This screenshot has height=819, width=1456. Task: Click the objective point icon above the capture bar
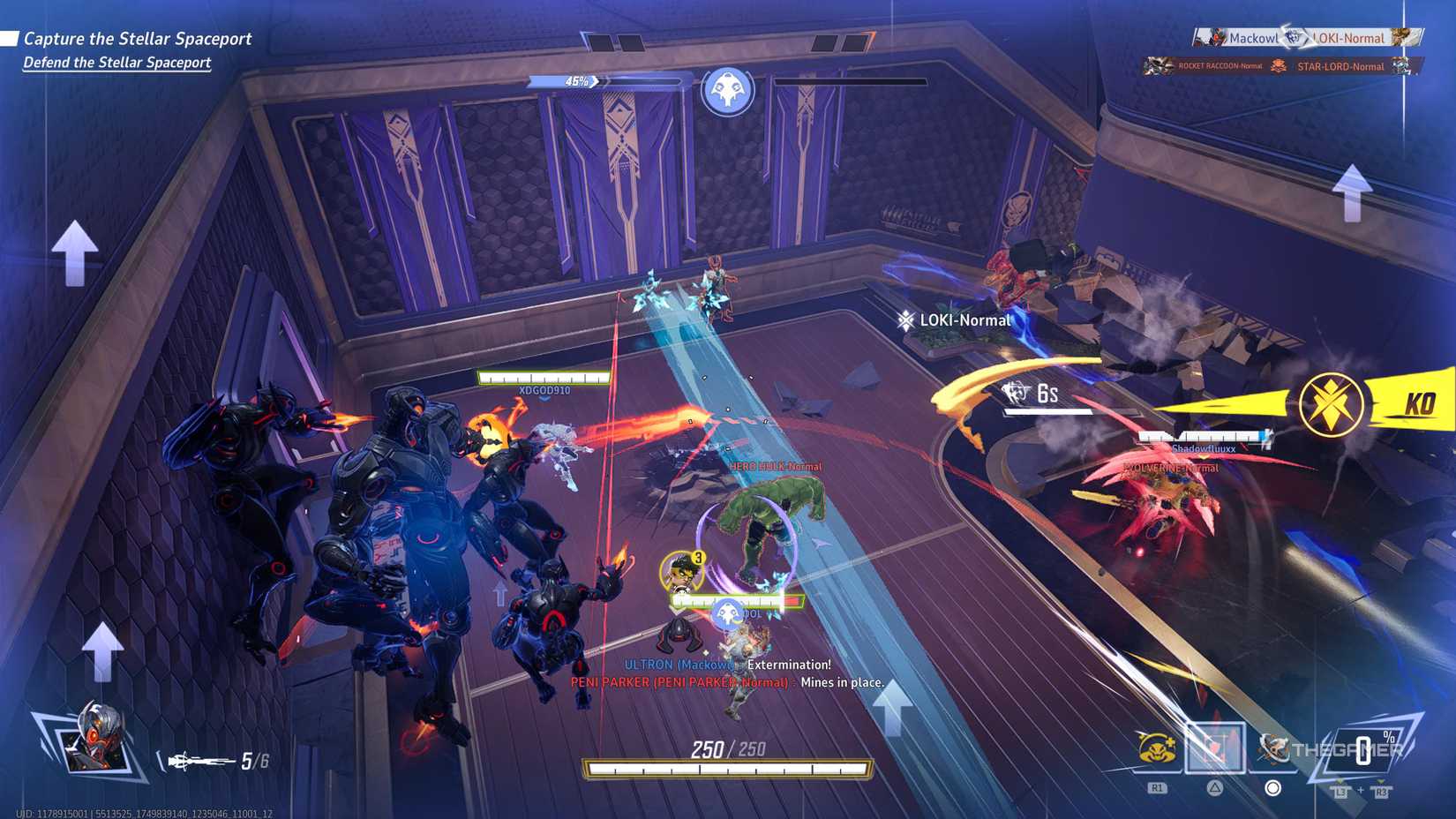(726, 88)
